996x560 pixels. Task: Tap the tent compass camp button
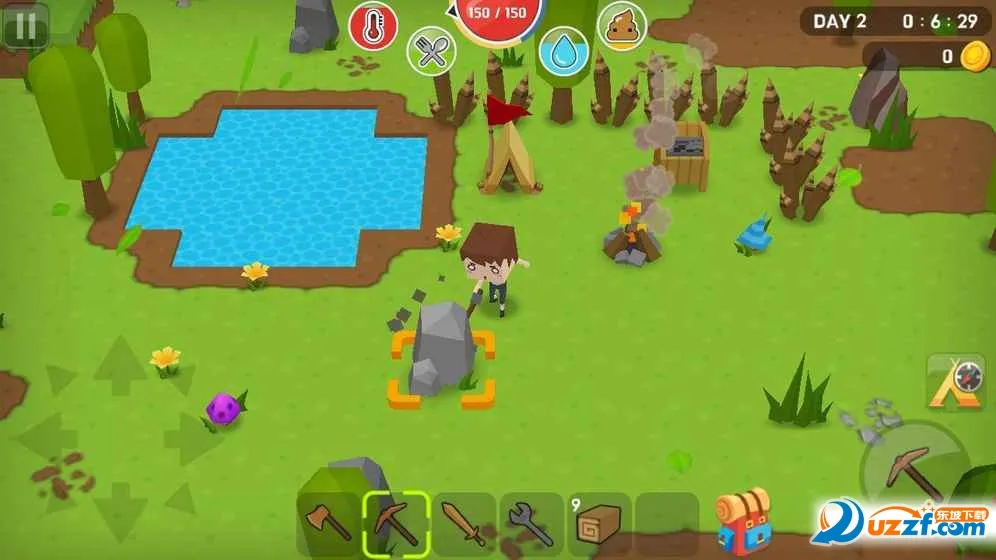point(956,383)
